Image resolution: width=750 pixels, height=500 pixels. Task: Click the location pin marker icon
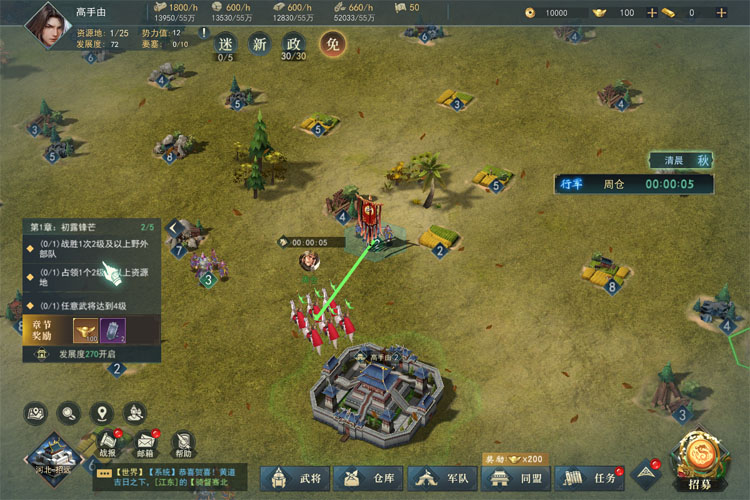pyautogui.click(x=101, y=411)
